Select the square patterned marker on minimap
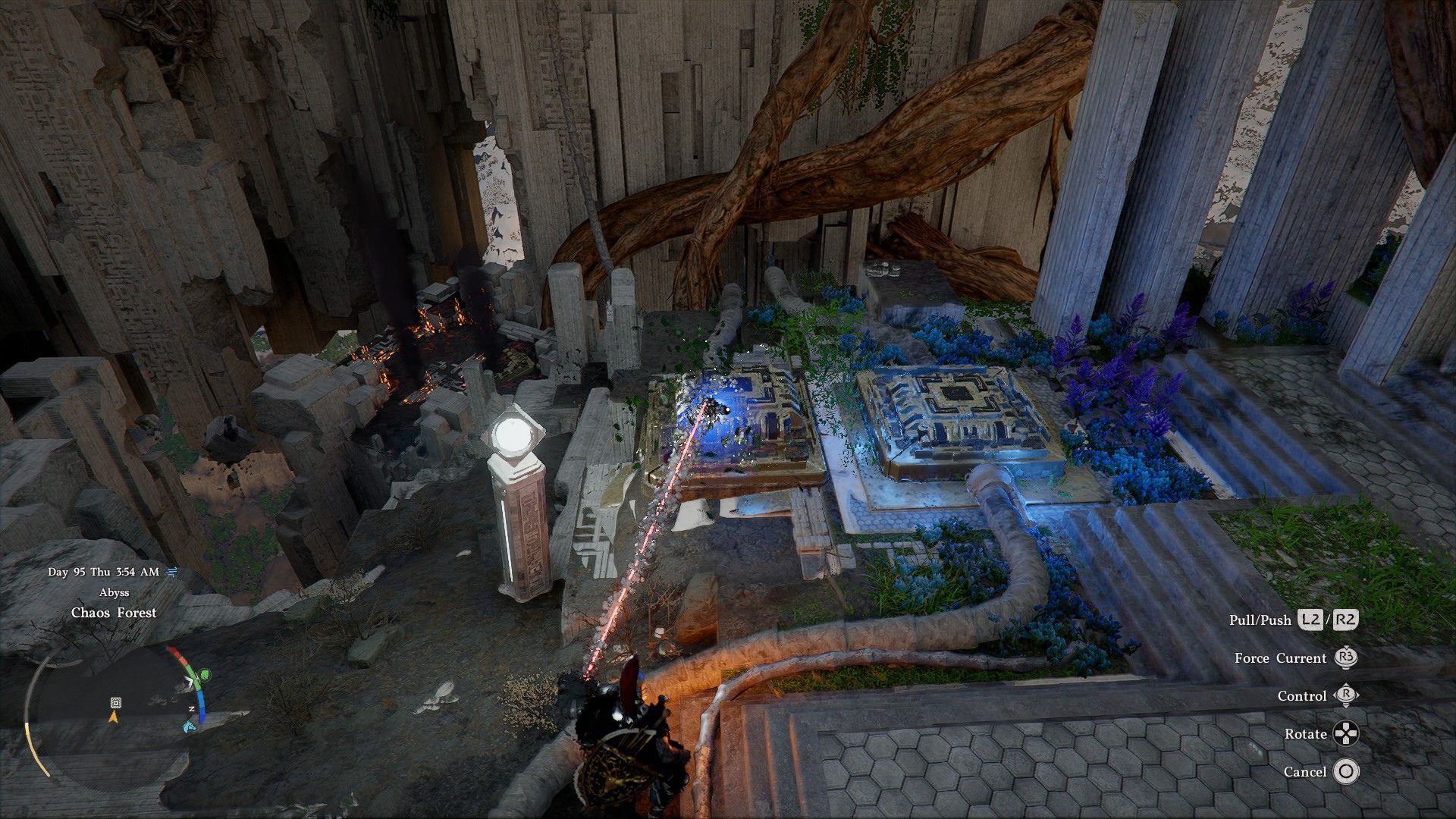The height and width of the screenshot is (819, 1456). coord(115,702)
